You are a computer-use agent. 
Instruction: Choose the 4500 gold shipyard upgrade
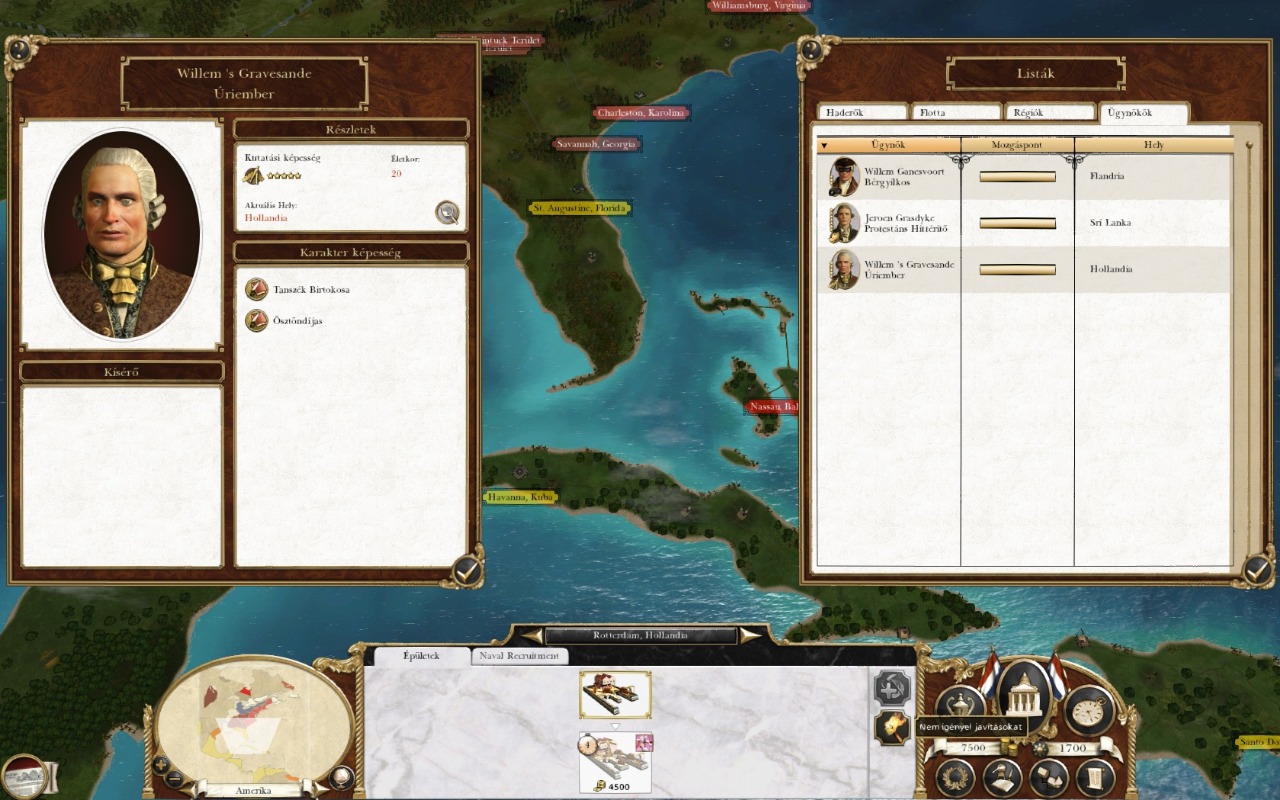pos(615,762)
